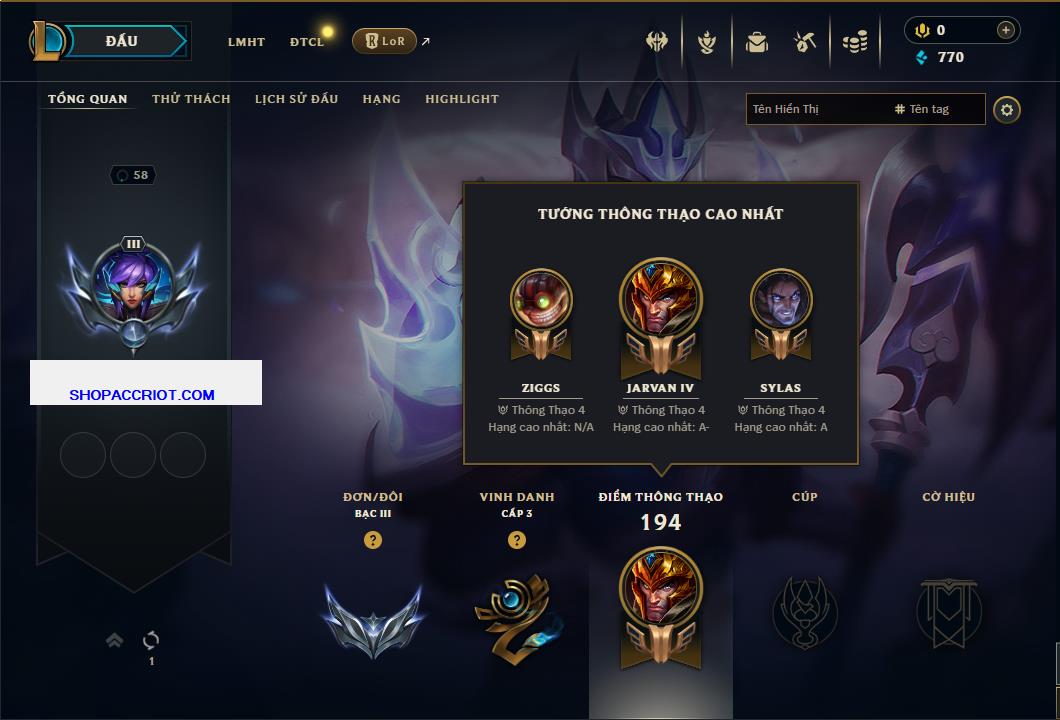The image size is (1060, 720).
Task: Open the LỊCH SỬ ĐẤU tab
Action: point(296,99)
